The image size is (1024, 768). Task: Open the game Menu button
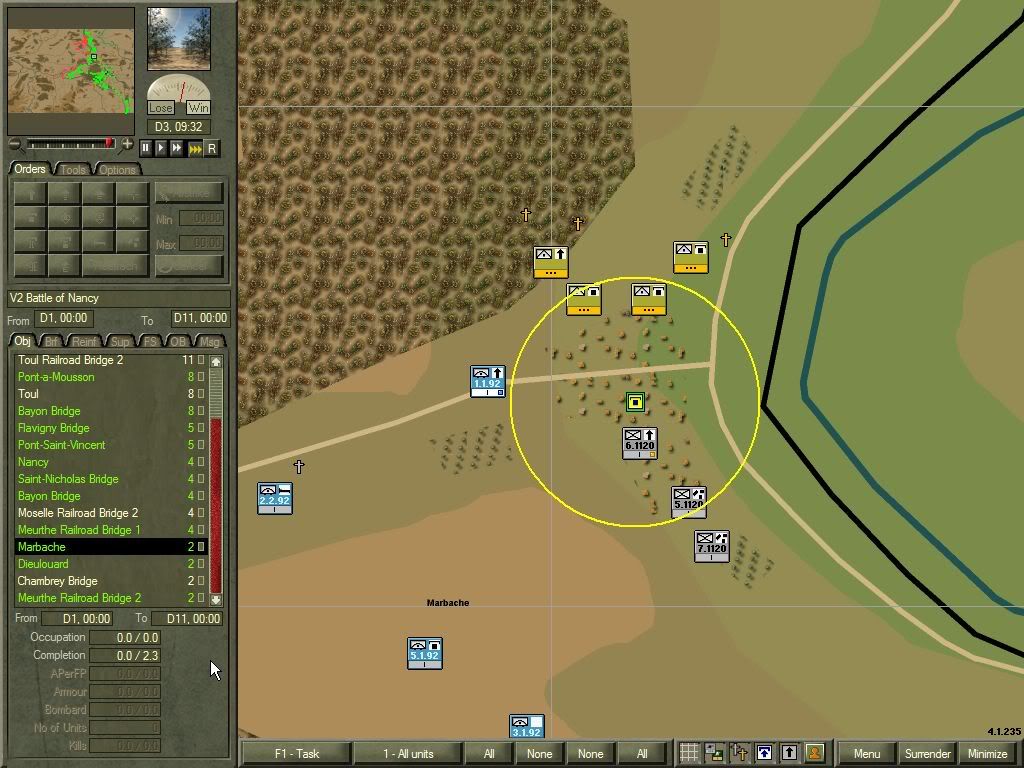[x=867, y=753]
